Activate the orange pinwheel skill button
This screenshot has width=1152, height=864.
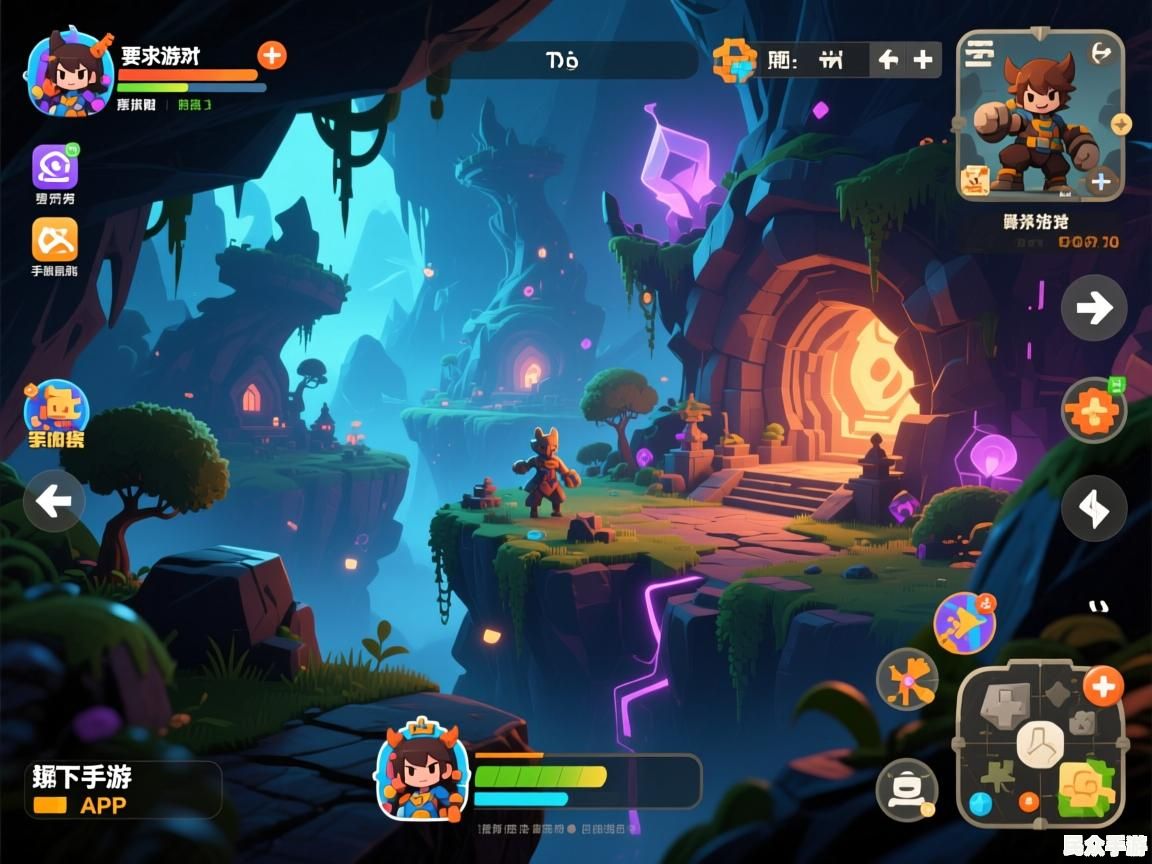pos(907,680)
